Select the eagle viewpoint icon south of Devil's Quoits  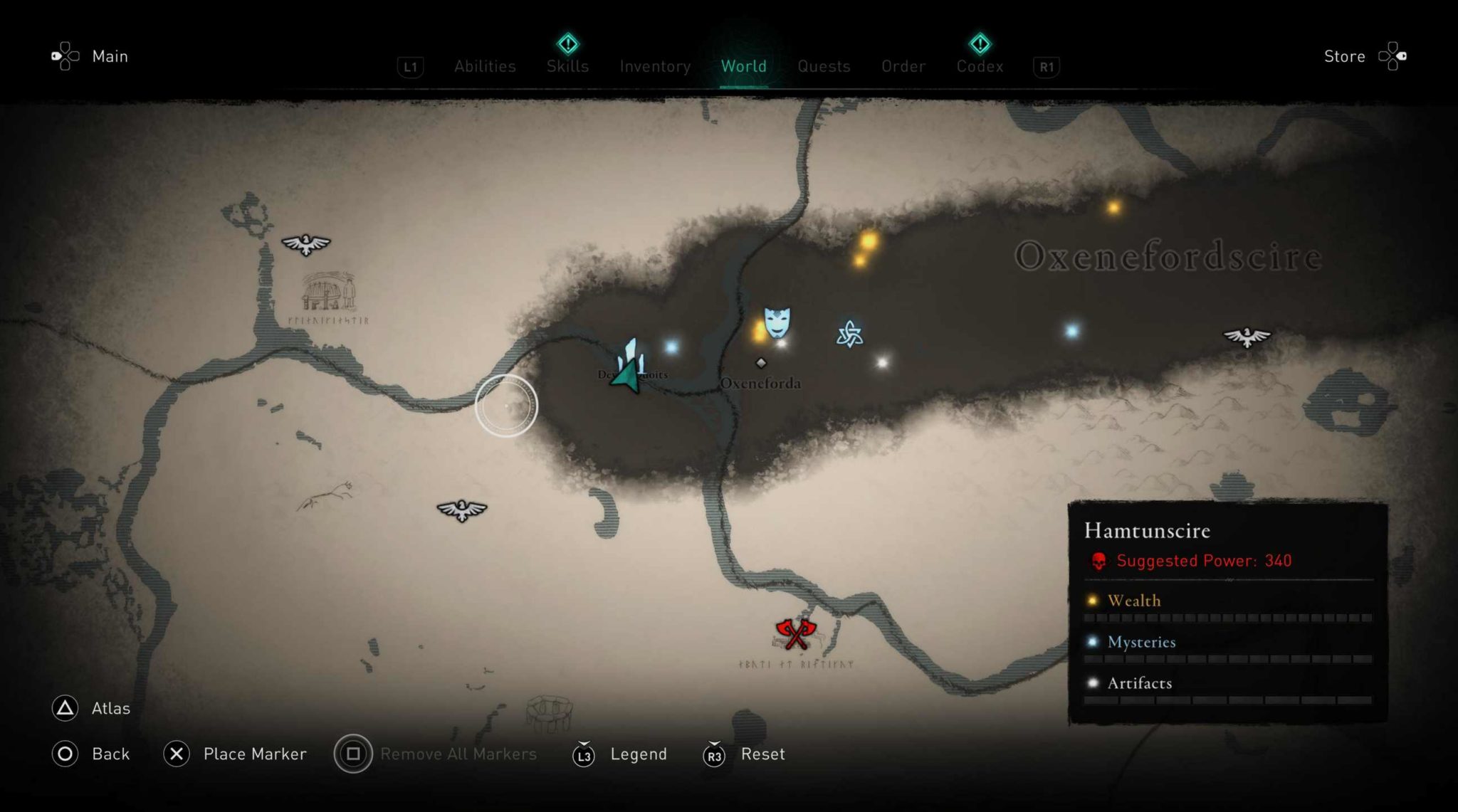point(460,511)
